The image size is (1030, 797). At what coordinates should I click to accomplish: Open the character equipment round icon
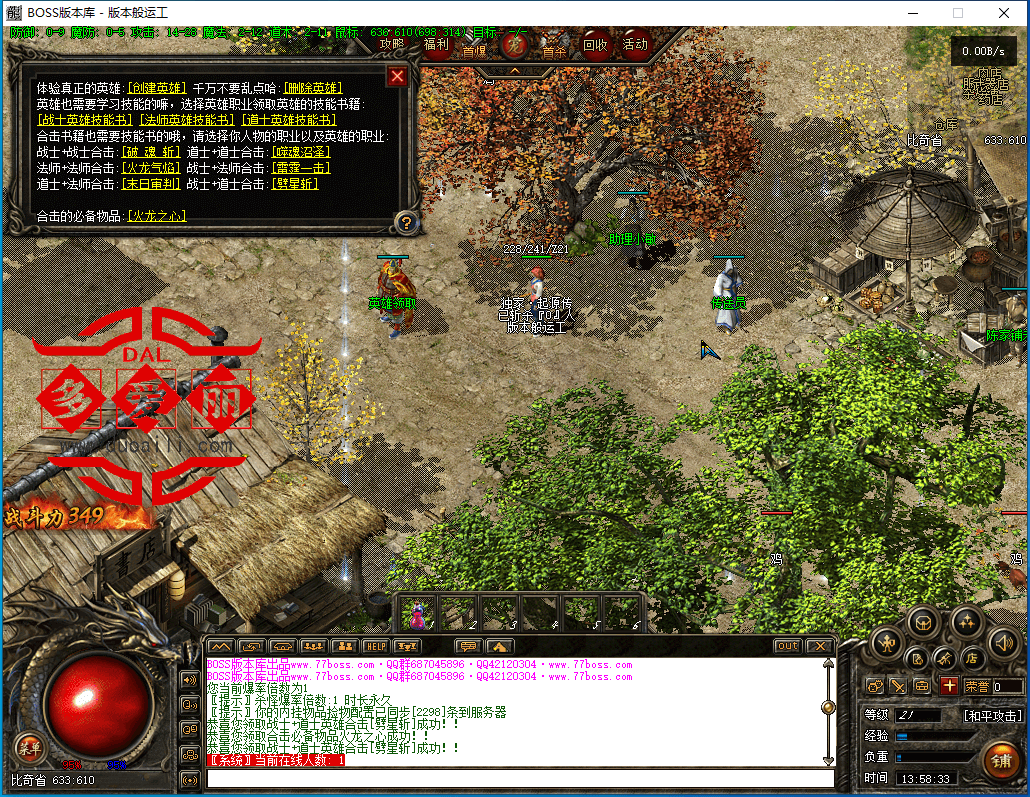886,642
